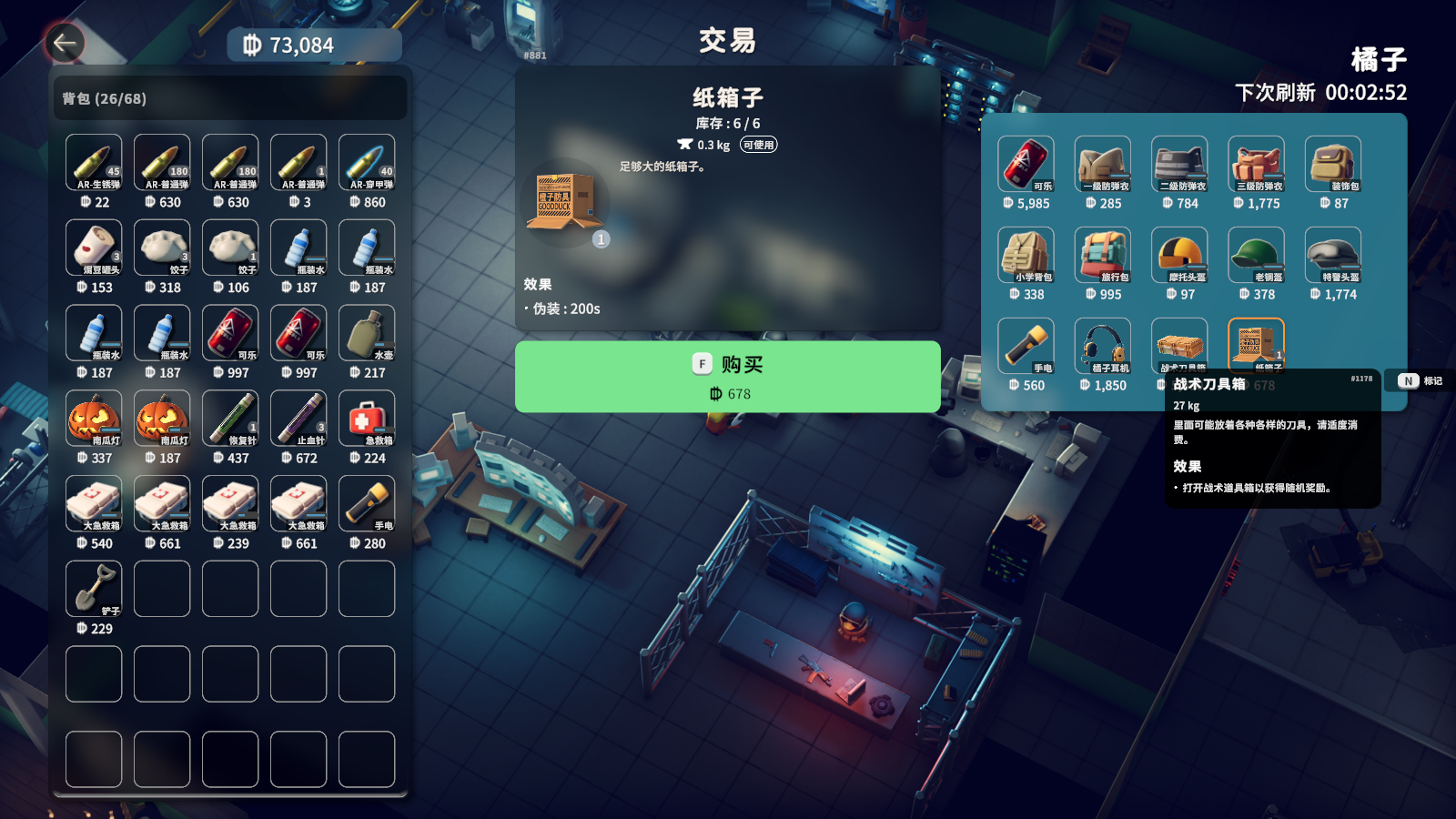Choose the backpack flashlight priced 280
This screenshot has height=819, width=1456.
pyautogui.click(x=367, y=503)
